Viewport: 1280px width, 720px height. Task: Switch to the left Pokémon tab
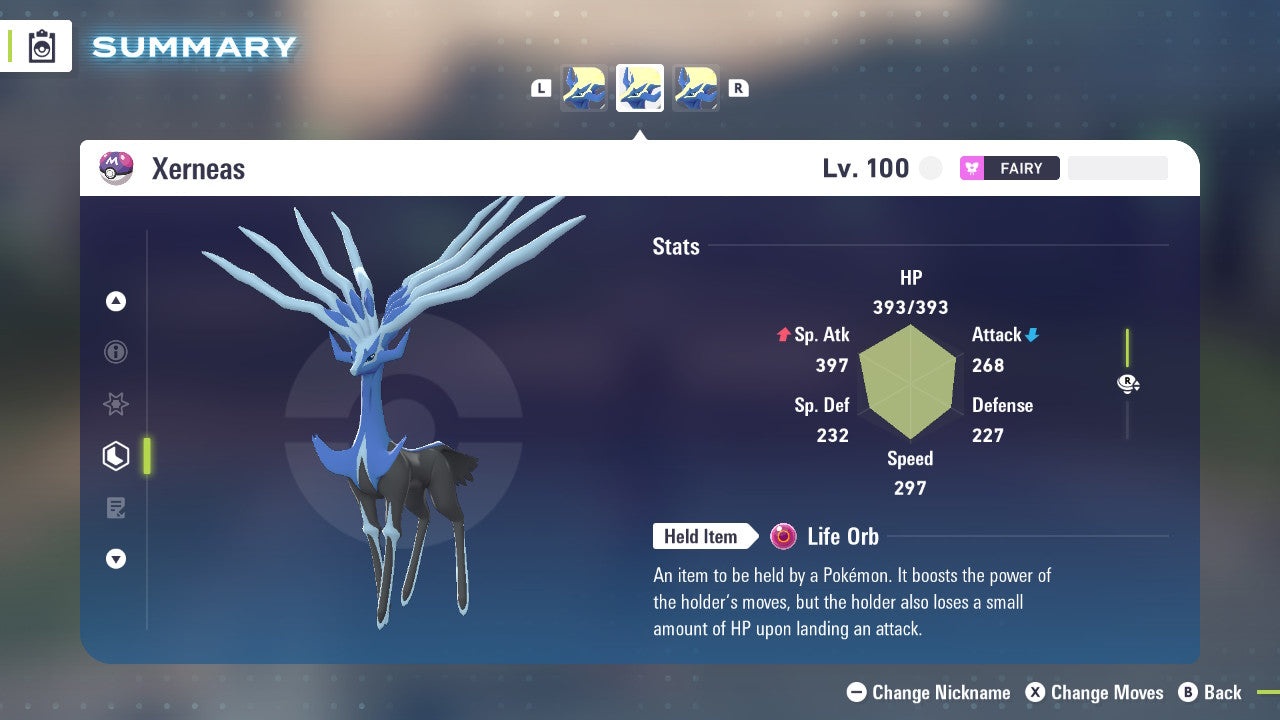pyautogui.click(x=583, y=88)
